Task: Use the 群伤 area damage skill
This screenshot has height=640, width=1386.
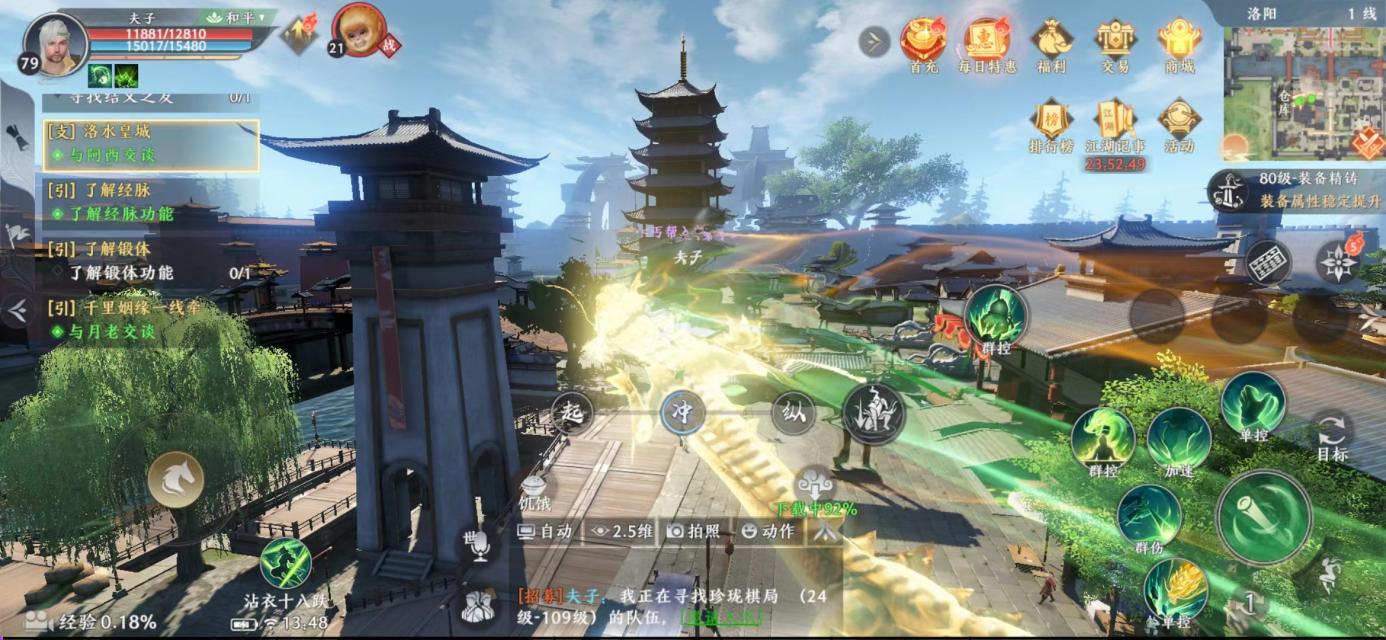Action: coord(1148,516)
